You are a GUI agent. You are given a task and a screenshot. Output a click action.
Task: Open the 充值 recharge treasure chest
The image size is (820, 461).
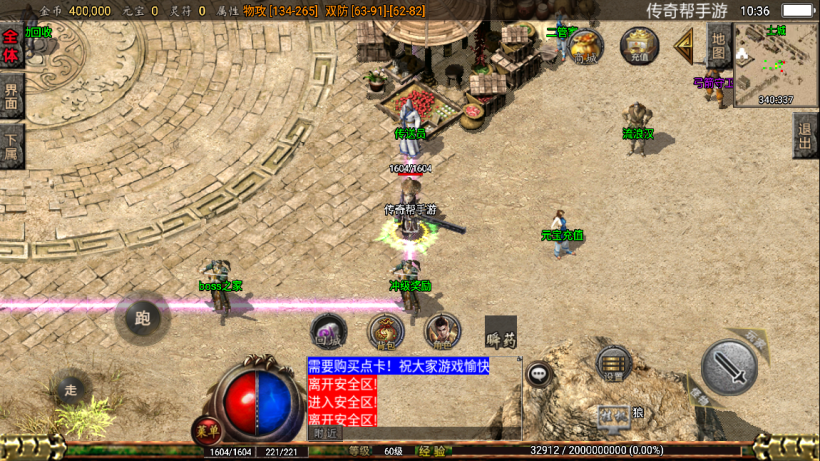pos(639,46)
